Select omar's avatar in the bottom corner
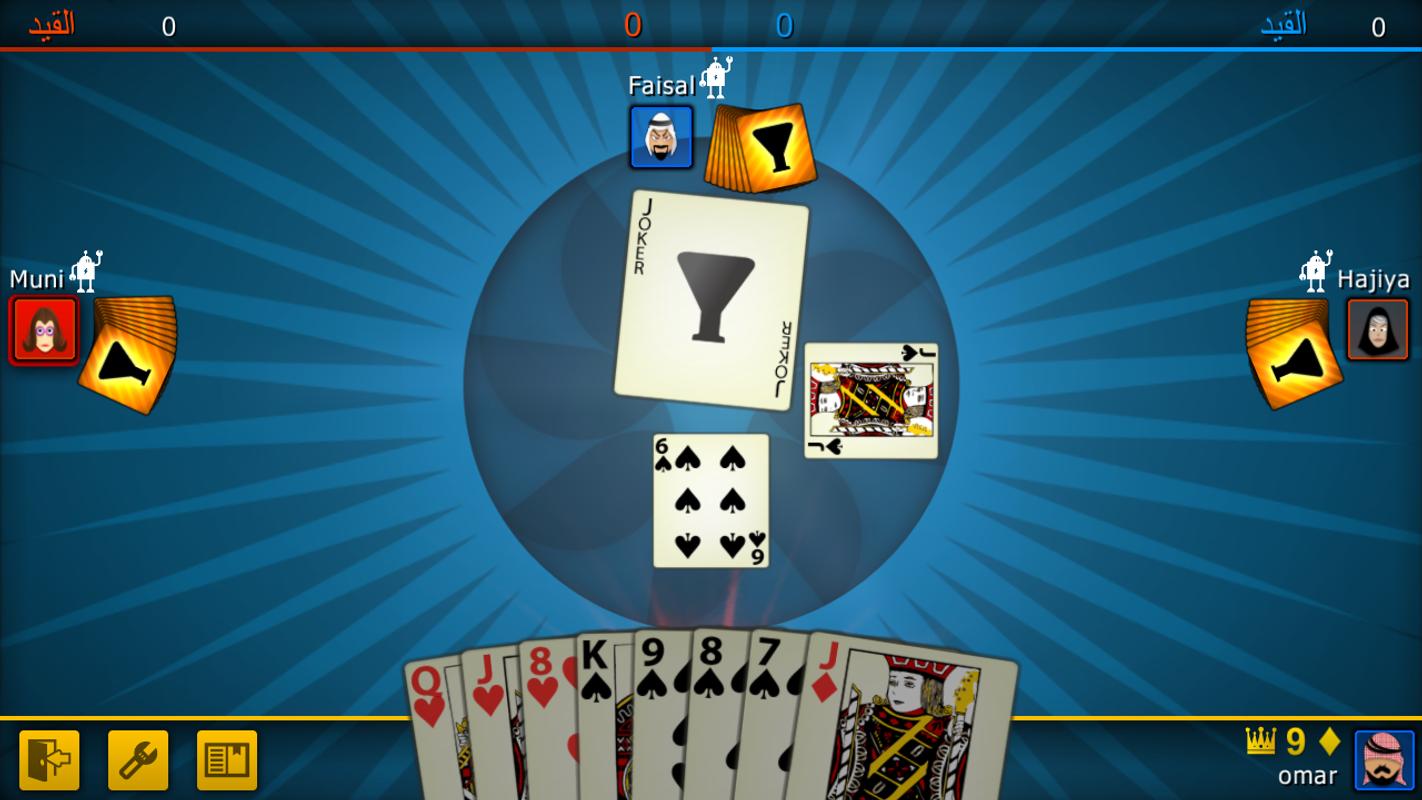The width and height of the screenshot is (1422, 800). click(1384, 760)
